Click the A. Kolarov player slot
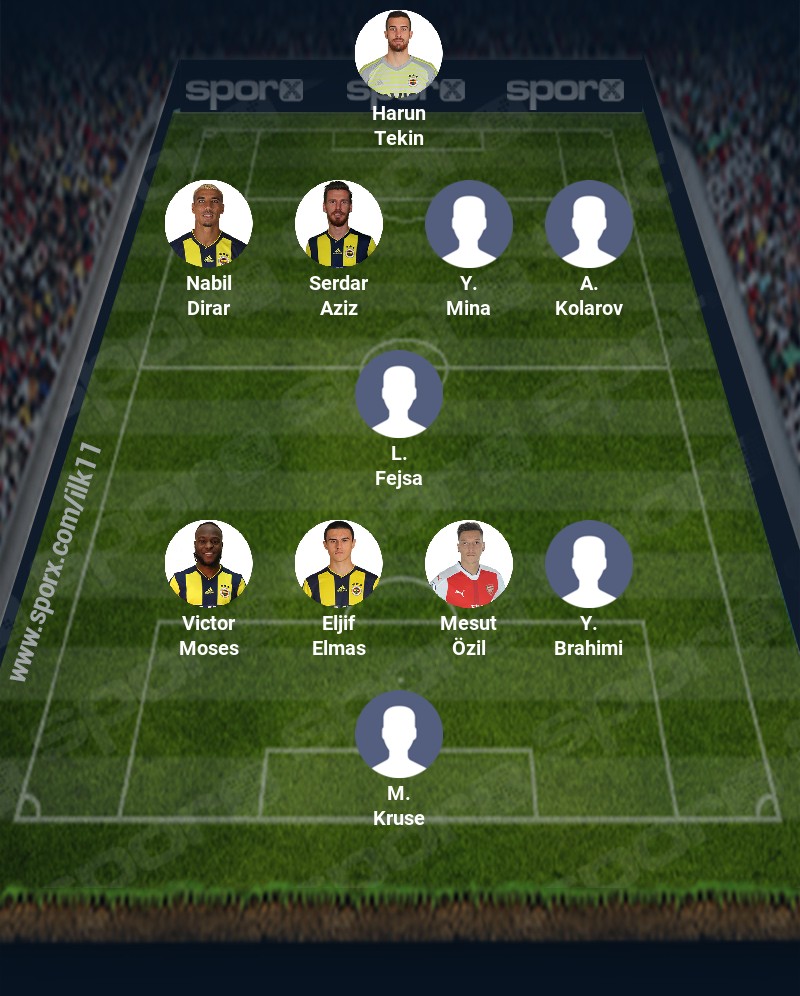800x996 pixels. tap(589, 224)
